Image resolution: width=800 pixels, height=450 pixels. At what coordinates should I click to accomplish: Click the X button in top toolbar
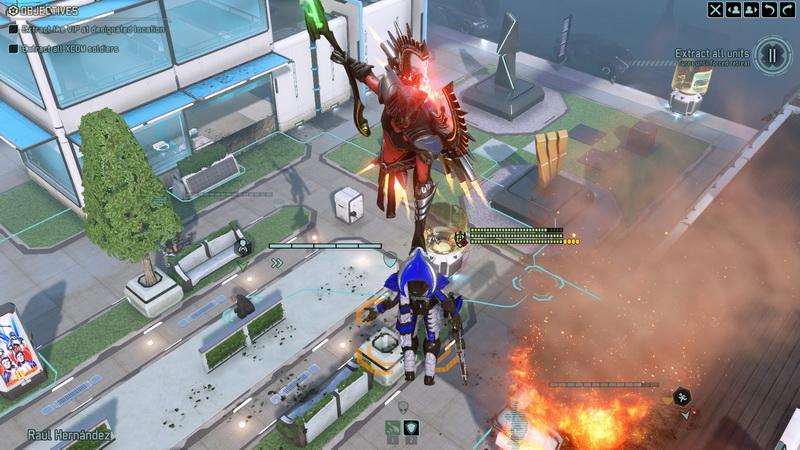click(715, 10)
